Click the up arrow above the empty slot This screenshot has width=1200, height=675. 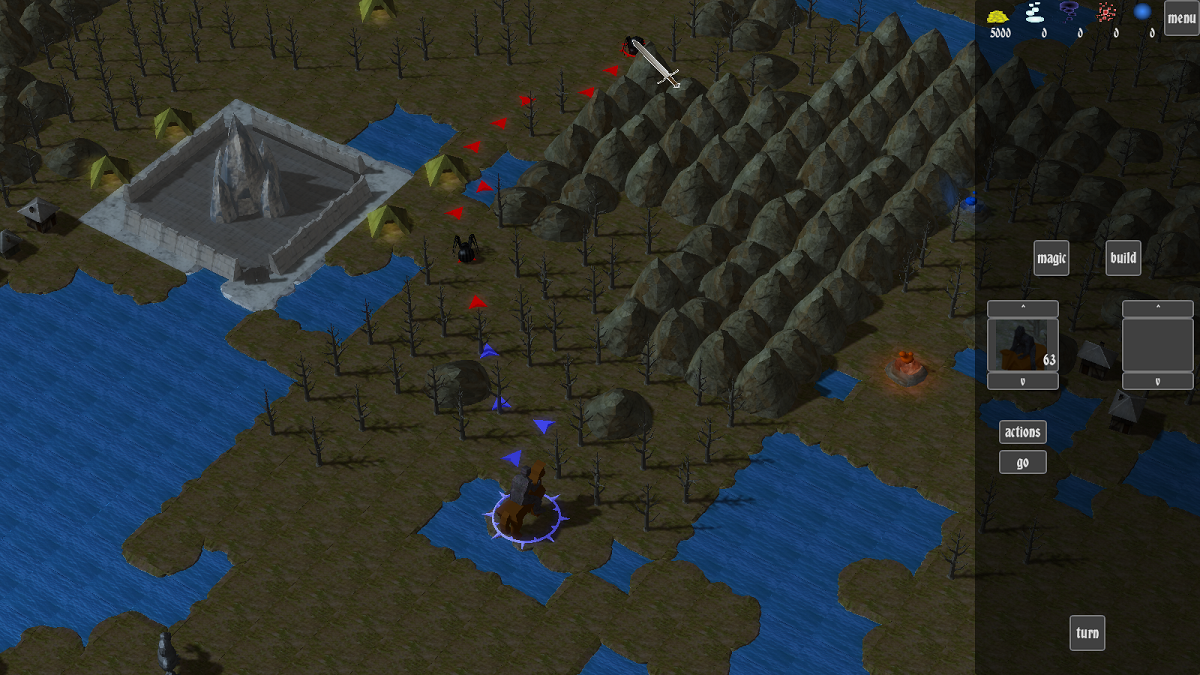(1157, 309)
